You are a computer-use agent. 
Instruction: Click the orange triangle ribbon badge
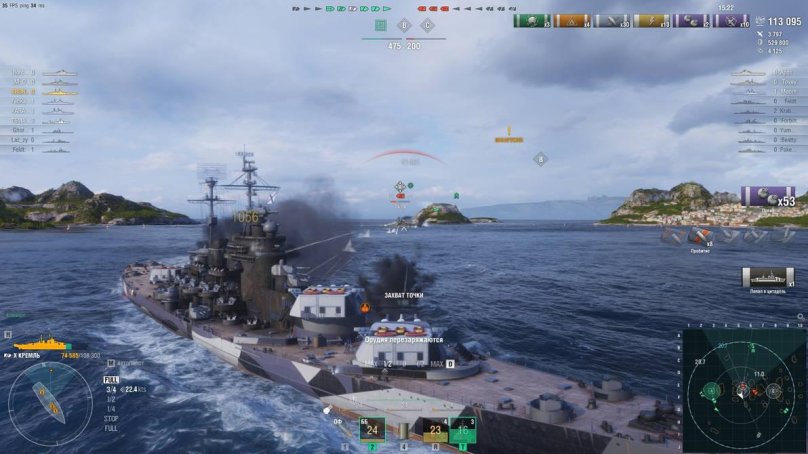pos(572,21)
